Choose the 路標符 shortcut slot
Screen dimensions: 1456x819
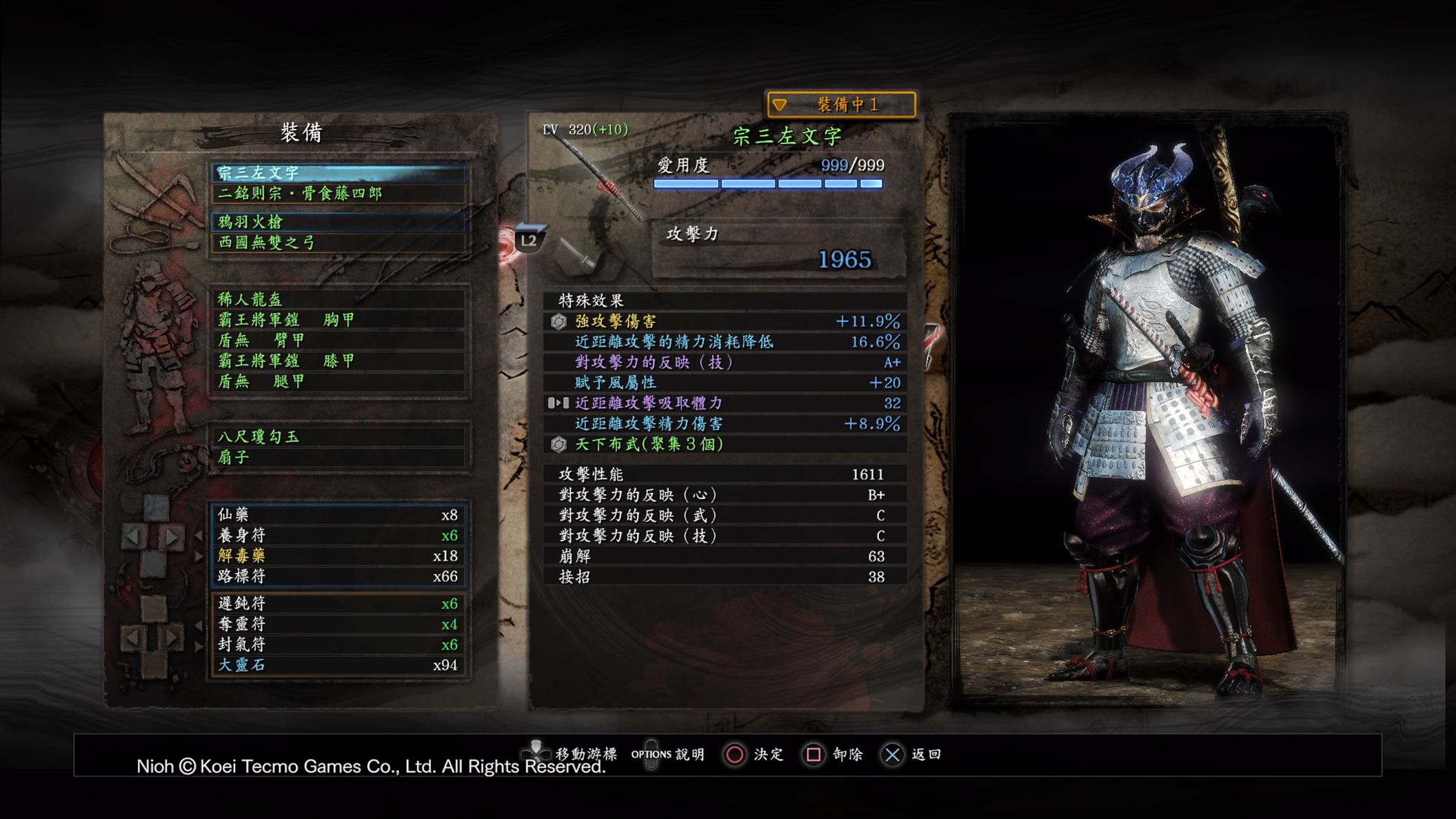[338, 576]
